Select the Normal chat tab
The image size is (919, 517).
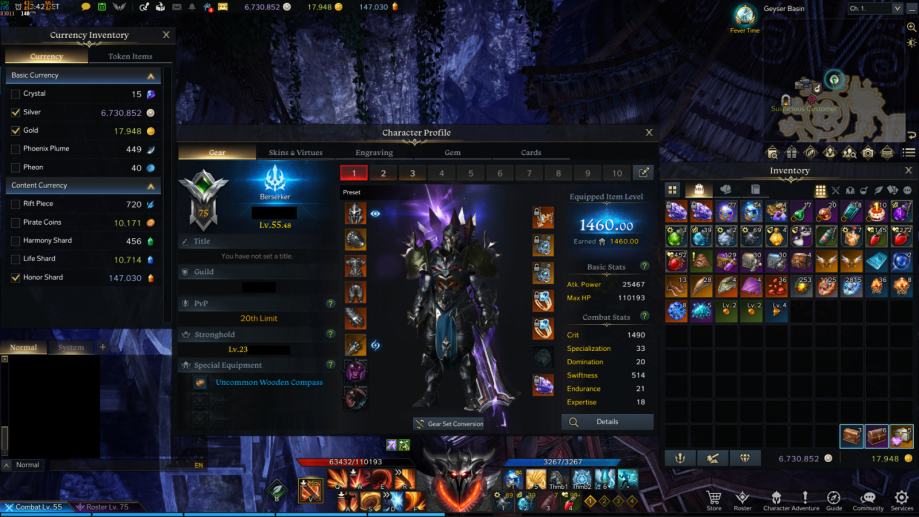(23, 347)
